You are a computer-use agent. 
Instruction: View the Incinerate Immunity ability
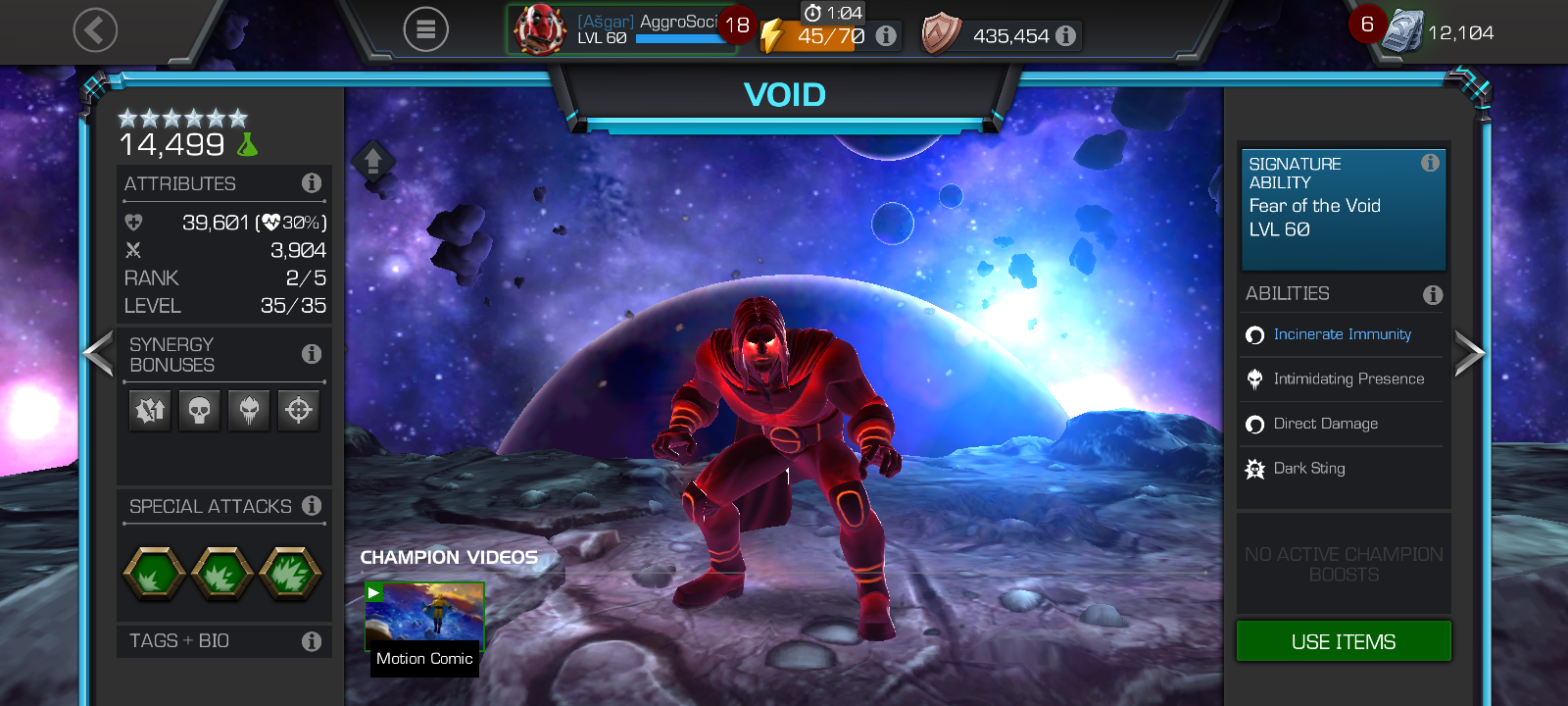(1342, 334)
